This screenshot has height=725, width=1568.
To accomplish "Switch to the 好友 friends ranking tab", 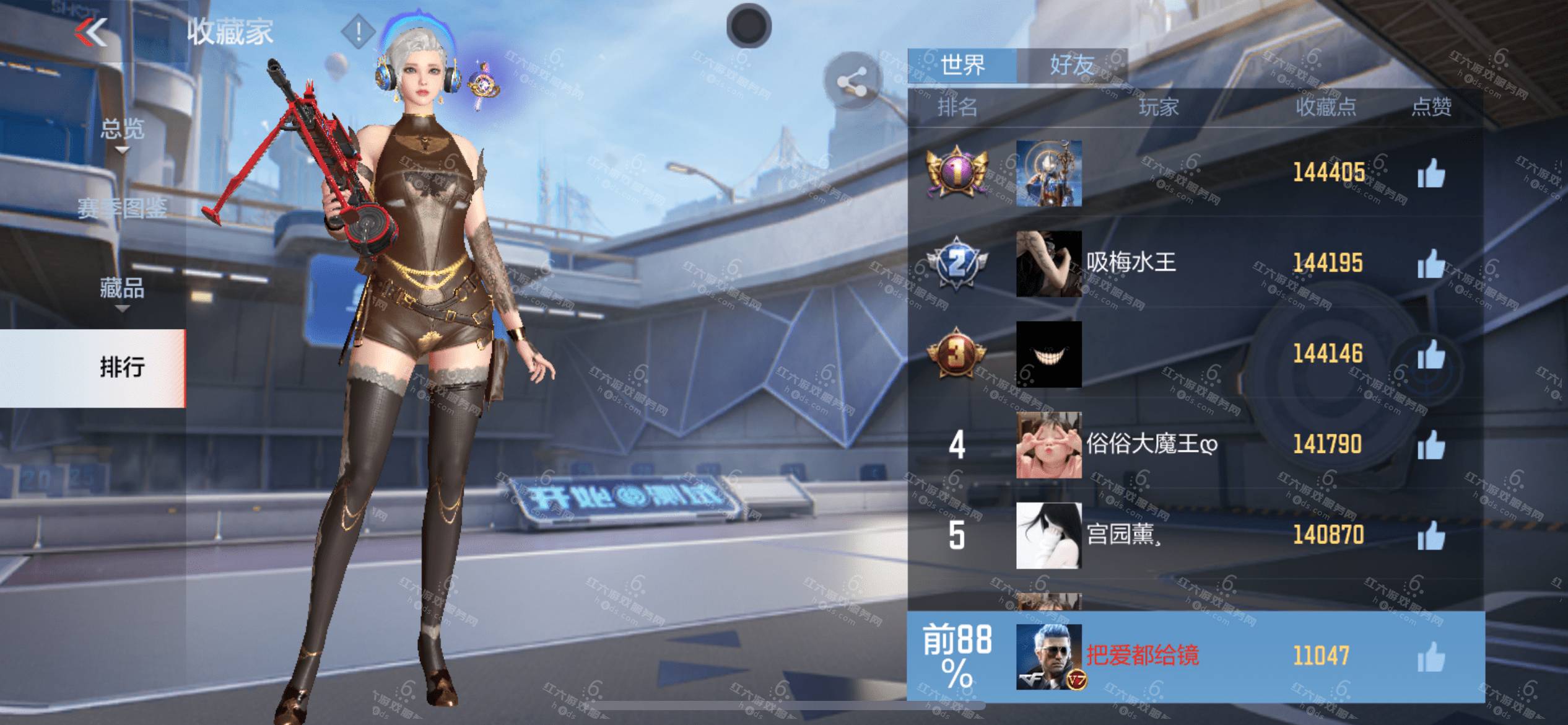I will point(1071,65).
